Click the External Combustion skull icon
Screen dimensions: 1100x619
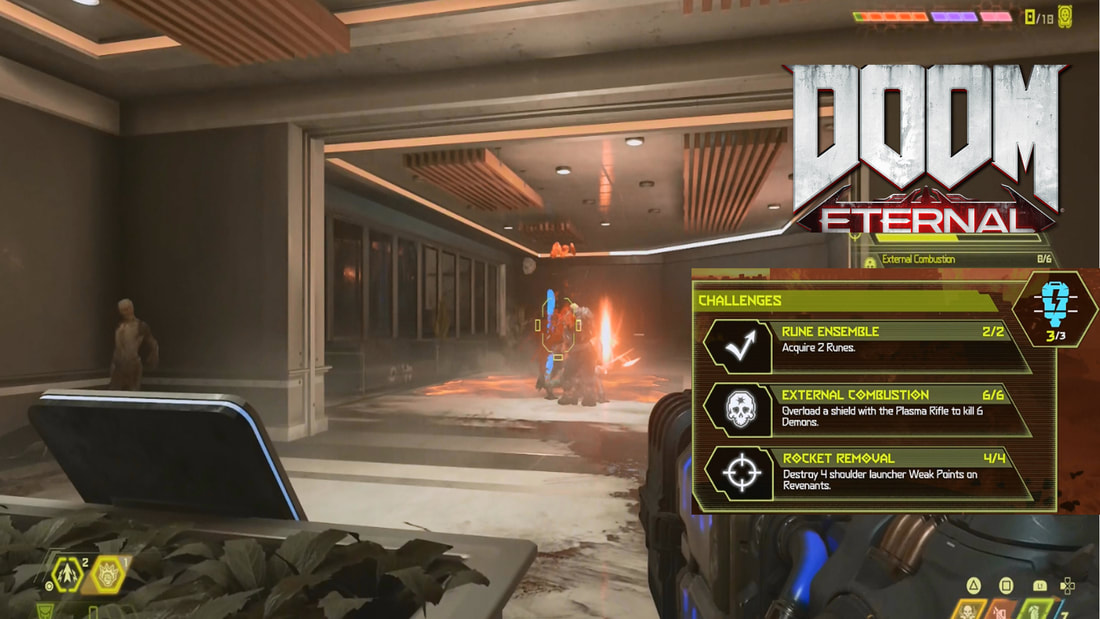739,409
